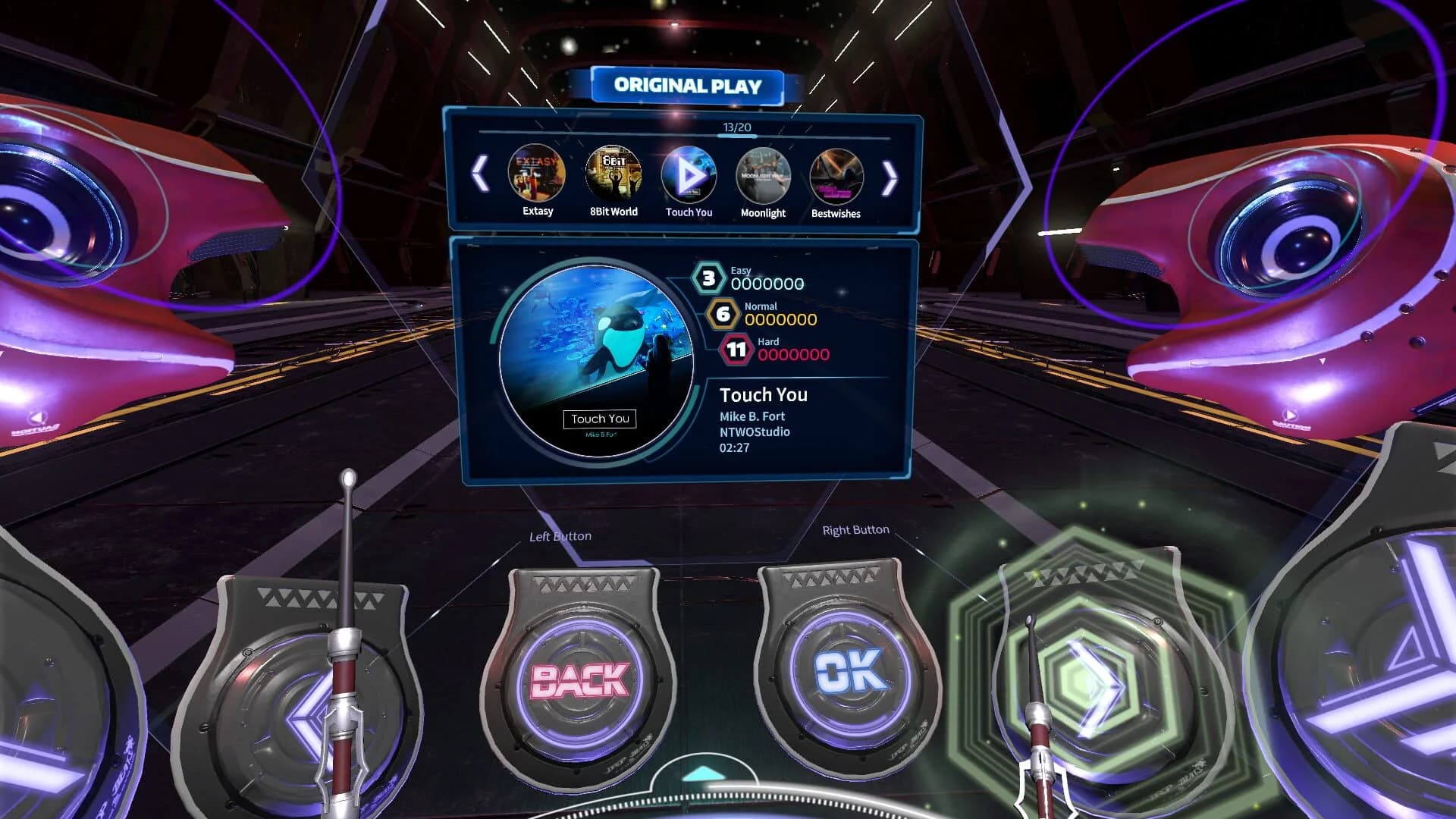Select the Extasy song icon
The width and height of the screenshot is (1456, 819).
tap(537, 174)
